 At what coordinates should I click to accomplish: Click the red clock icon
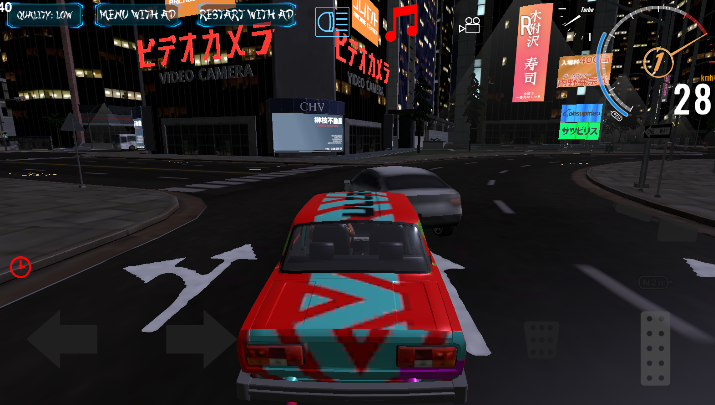click(x=20, y=266)
